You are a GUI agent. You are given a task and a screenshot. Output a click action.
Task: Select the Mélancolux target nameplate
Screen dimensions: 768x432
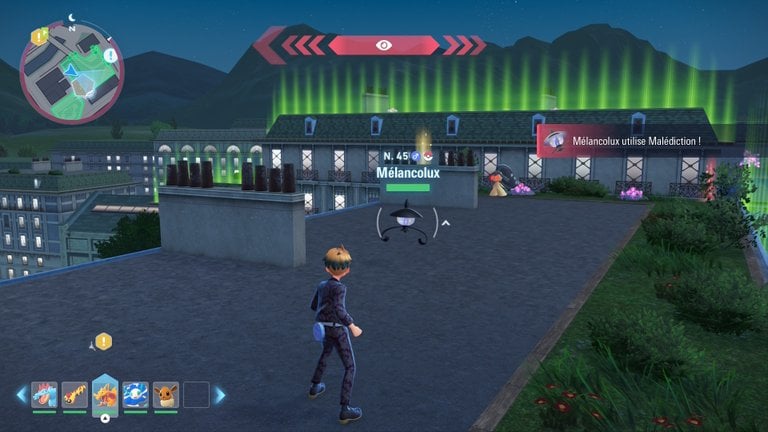point(407,172)
